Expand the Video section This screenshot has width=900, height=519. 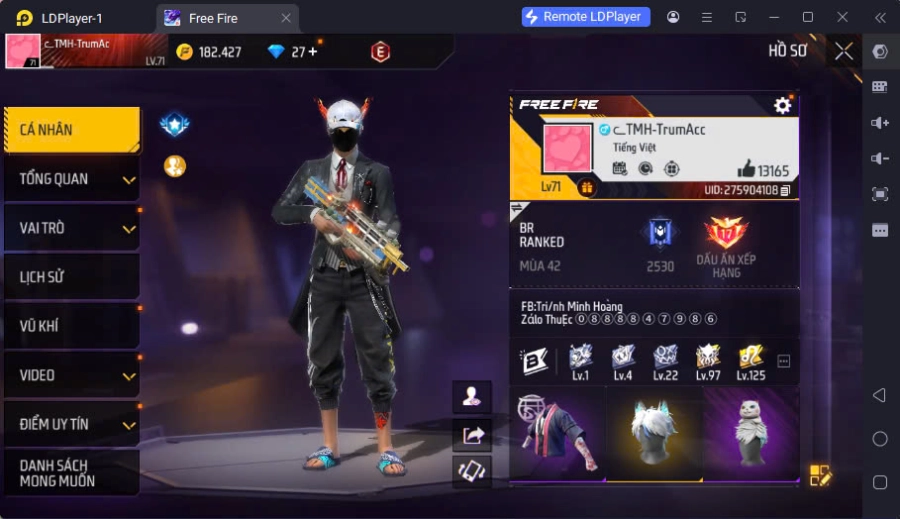(x=71, y=375)
